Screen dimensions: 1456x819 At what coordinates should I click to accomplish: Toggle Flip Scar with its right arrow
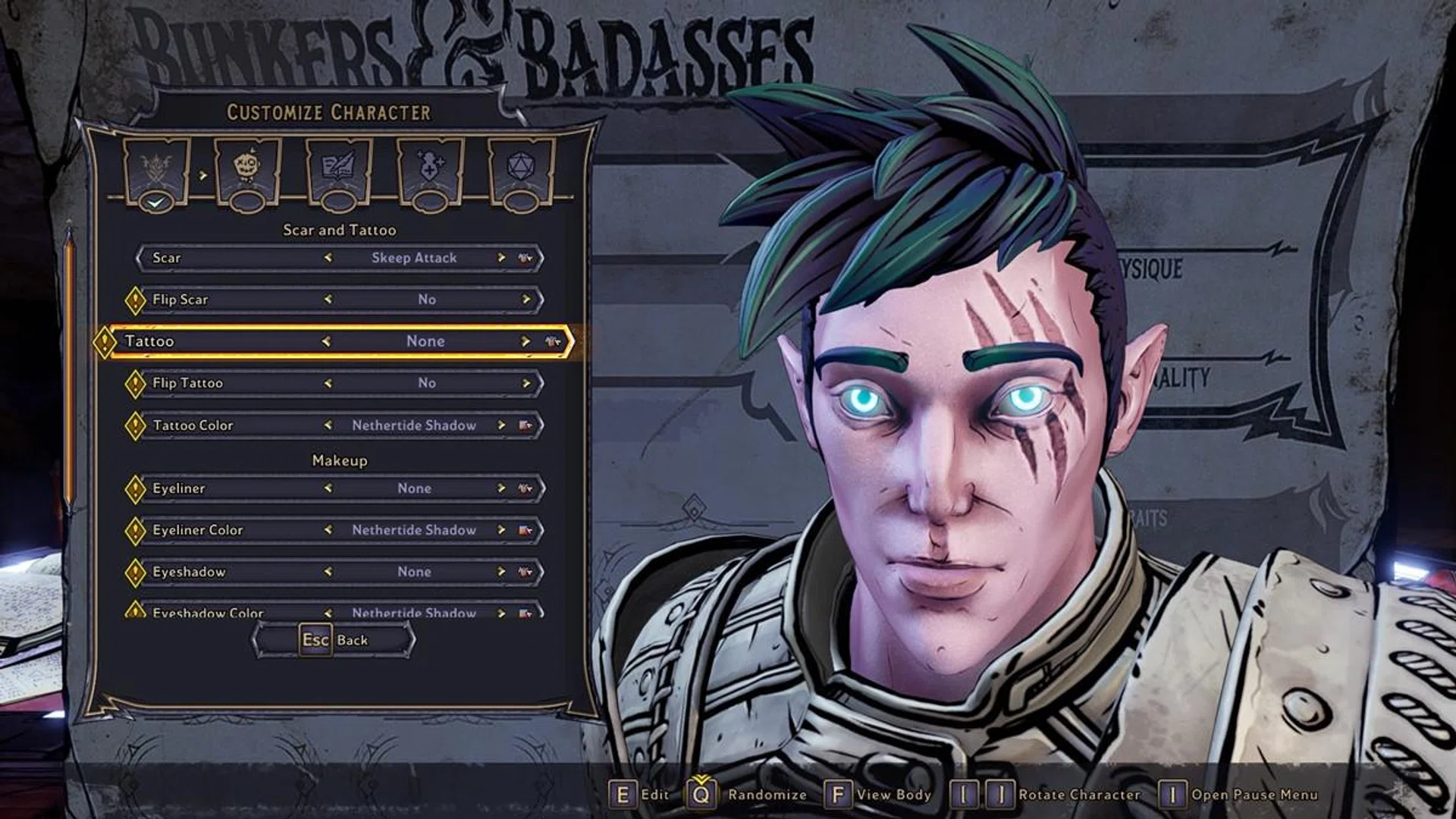(526, 300)
